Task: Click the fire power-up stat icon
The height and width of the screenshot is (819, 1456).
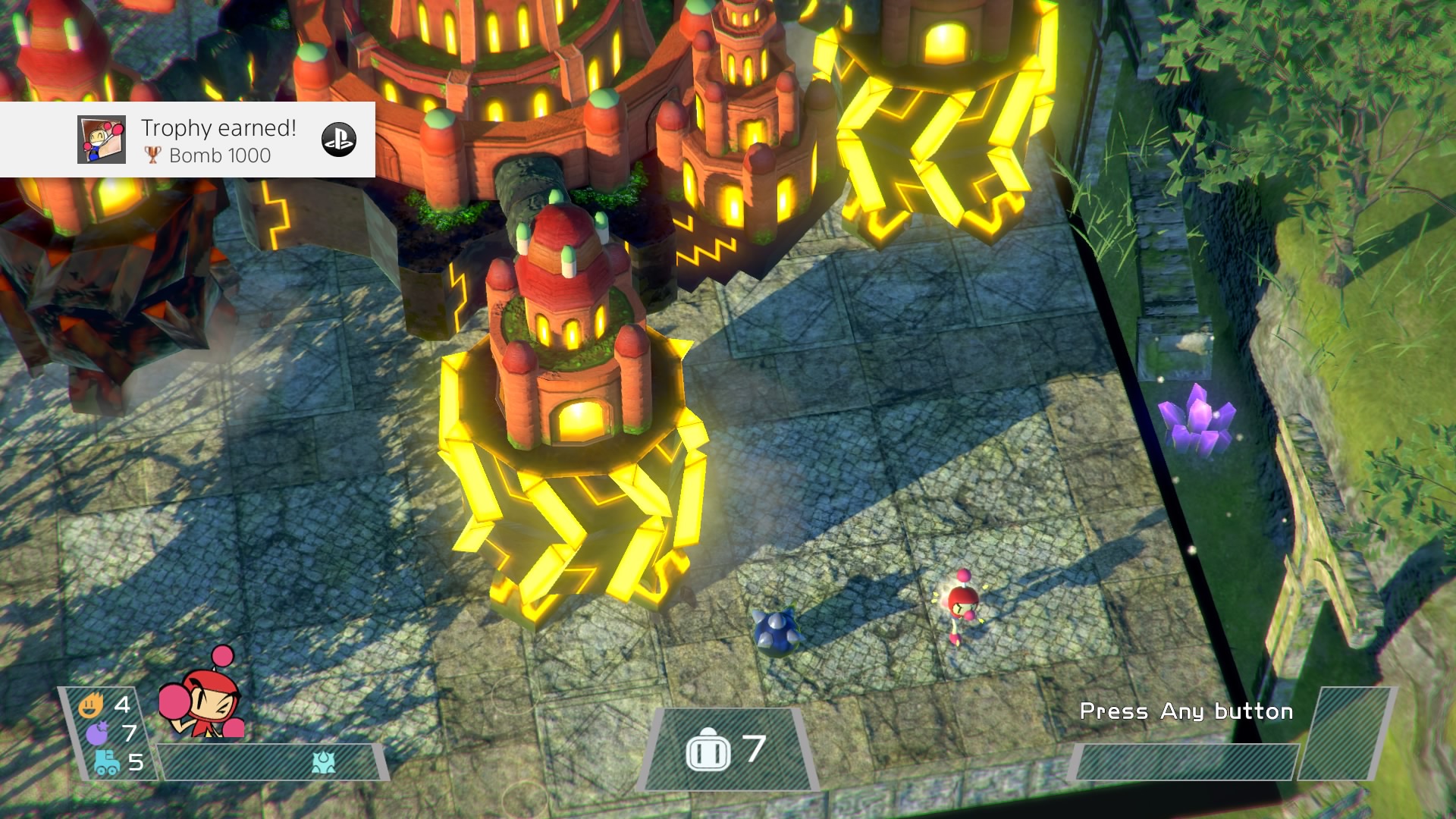Action: [91, 706]
